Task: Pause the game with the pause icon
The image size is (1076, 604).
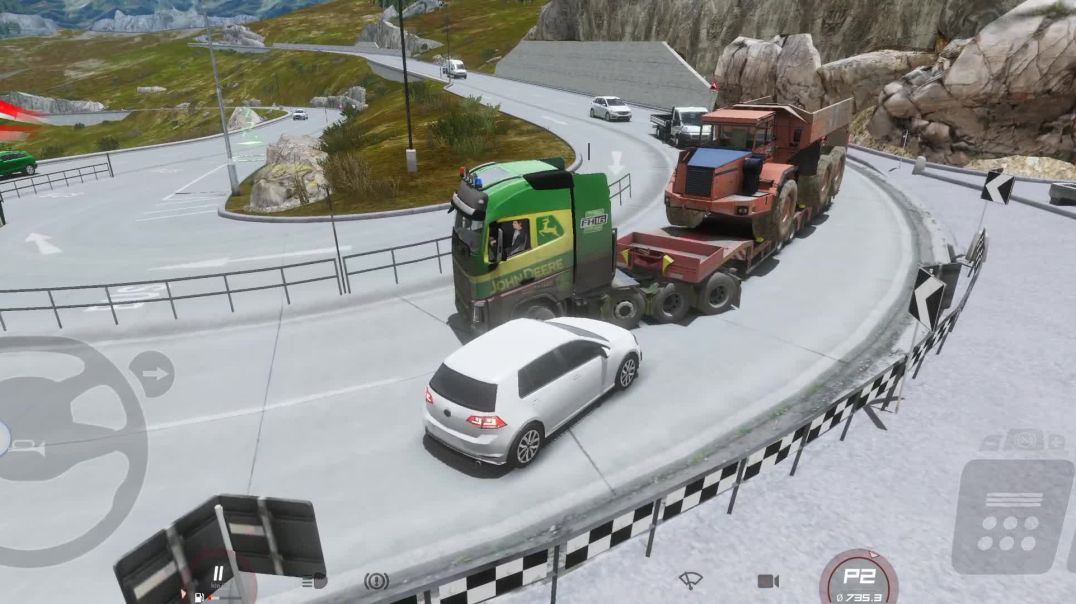Action: 217,574
